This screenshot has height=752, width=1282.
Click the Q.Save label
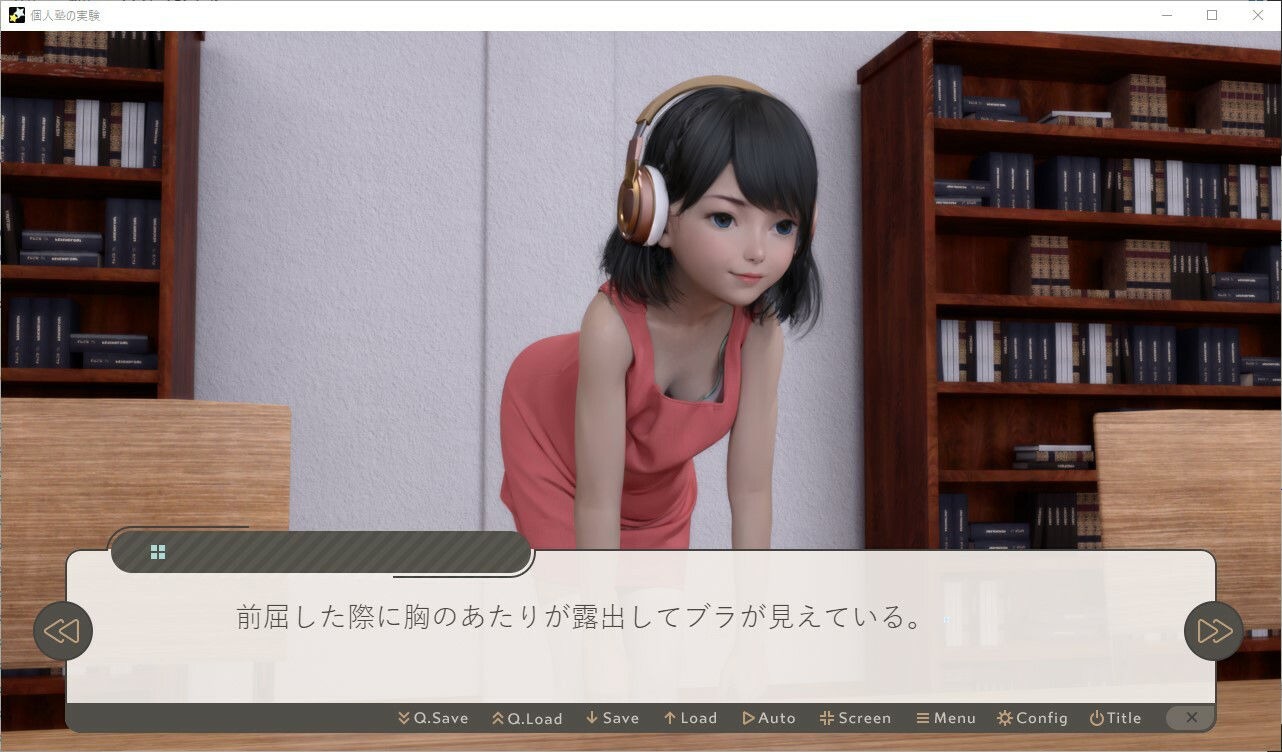[x=440, y=717]
